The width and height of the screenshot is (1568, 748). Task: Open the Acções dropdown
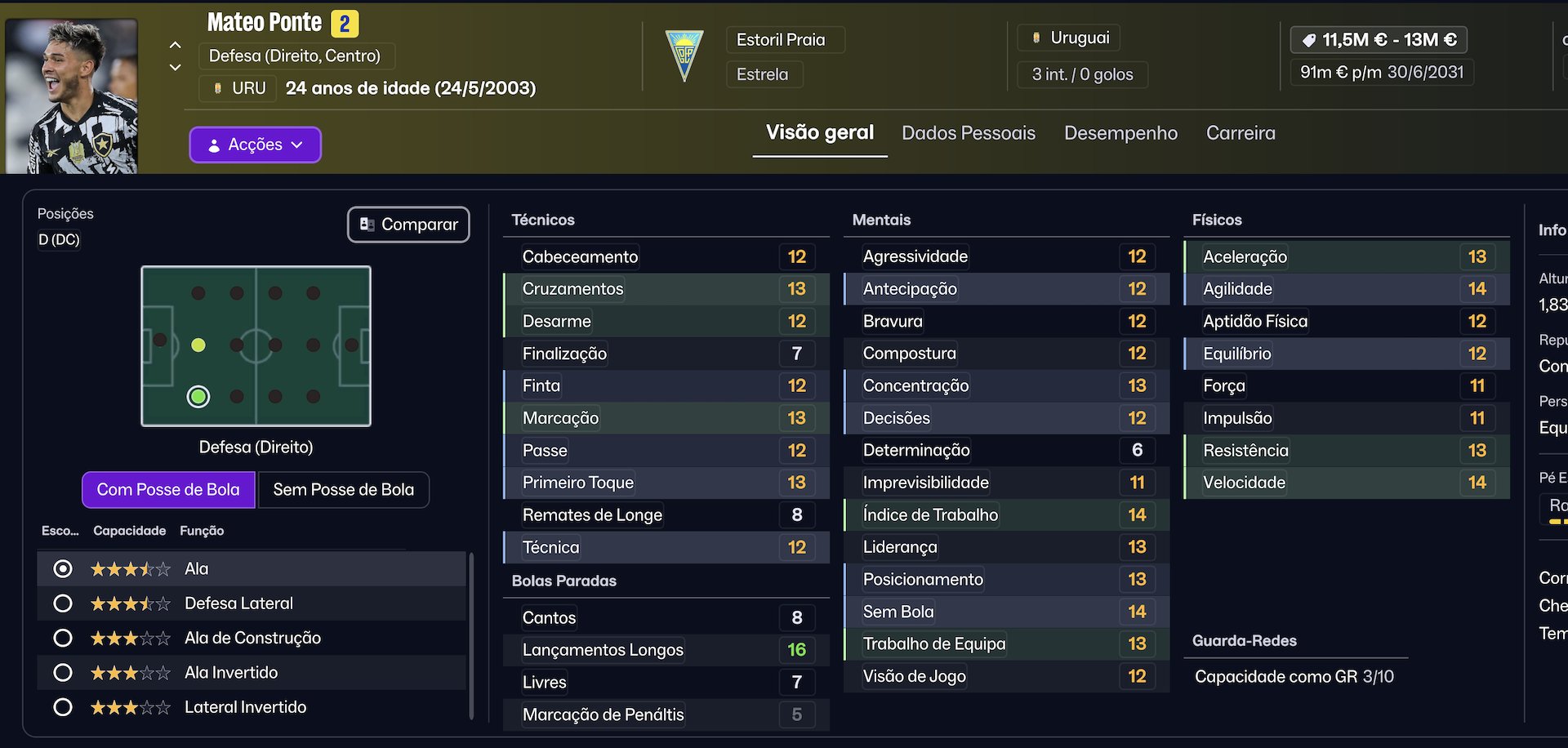click(x=255, y=145)
